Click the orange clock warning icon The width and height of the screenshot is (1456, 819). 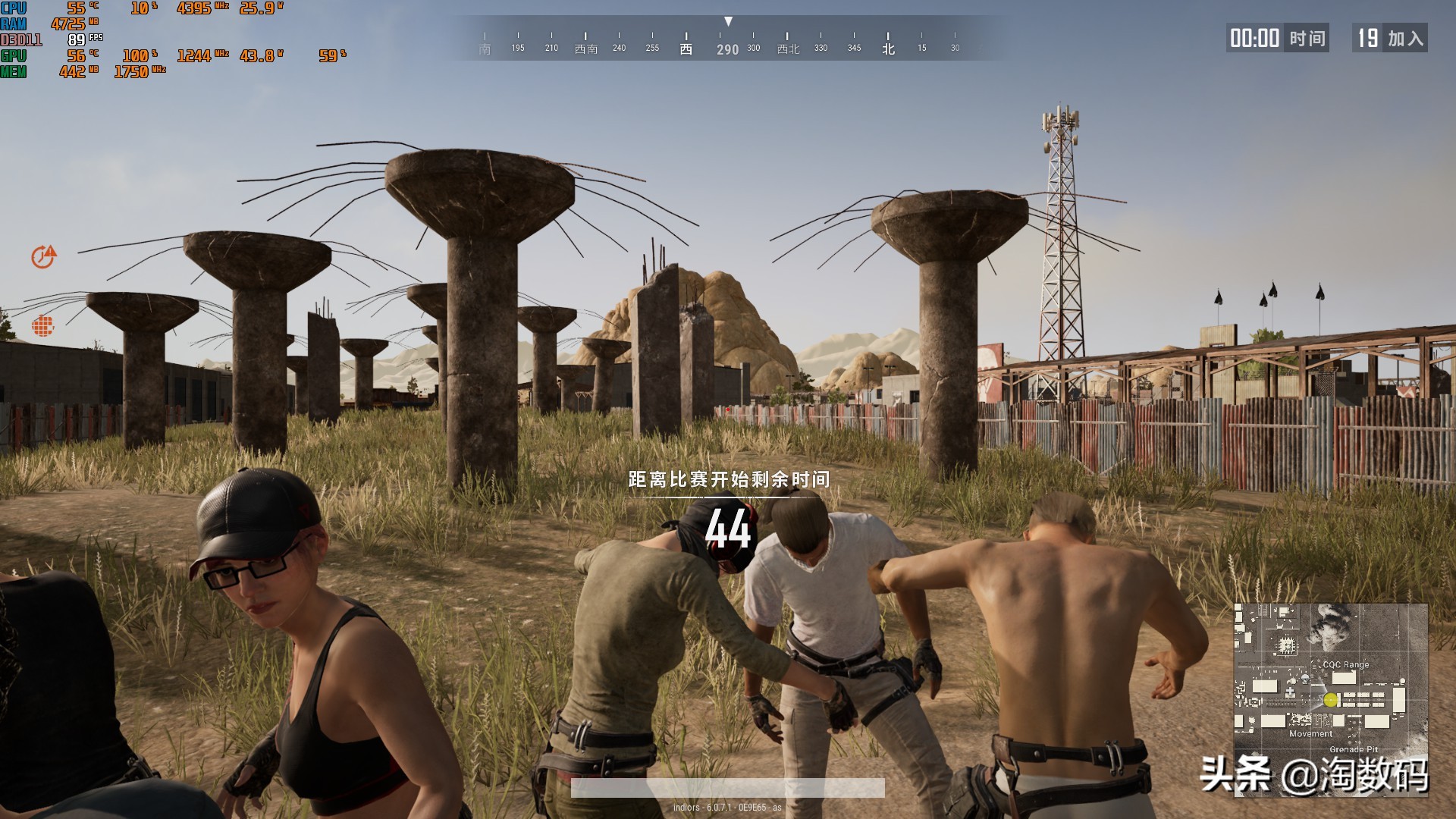[x=43, y=257]
